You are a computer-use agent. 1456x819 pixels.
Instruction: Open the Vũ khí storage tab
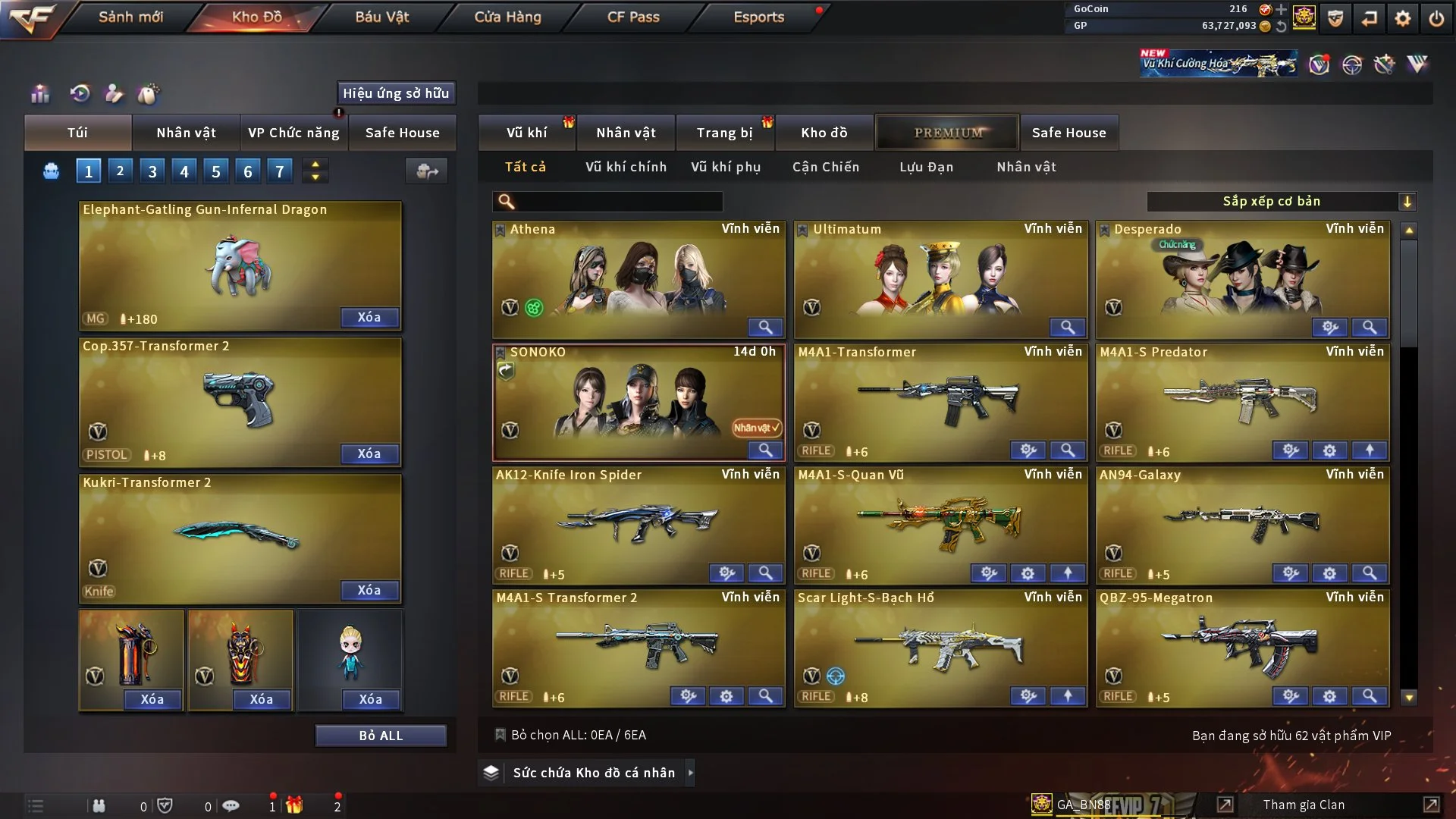coord(526,133)
